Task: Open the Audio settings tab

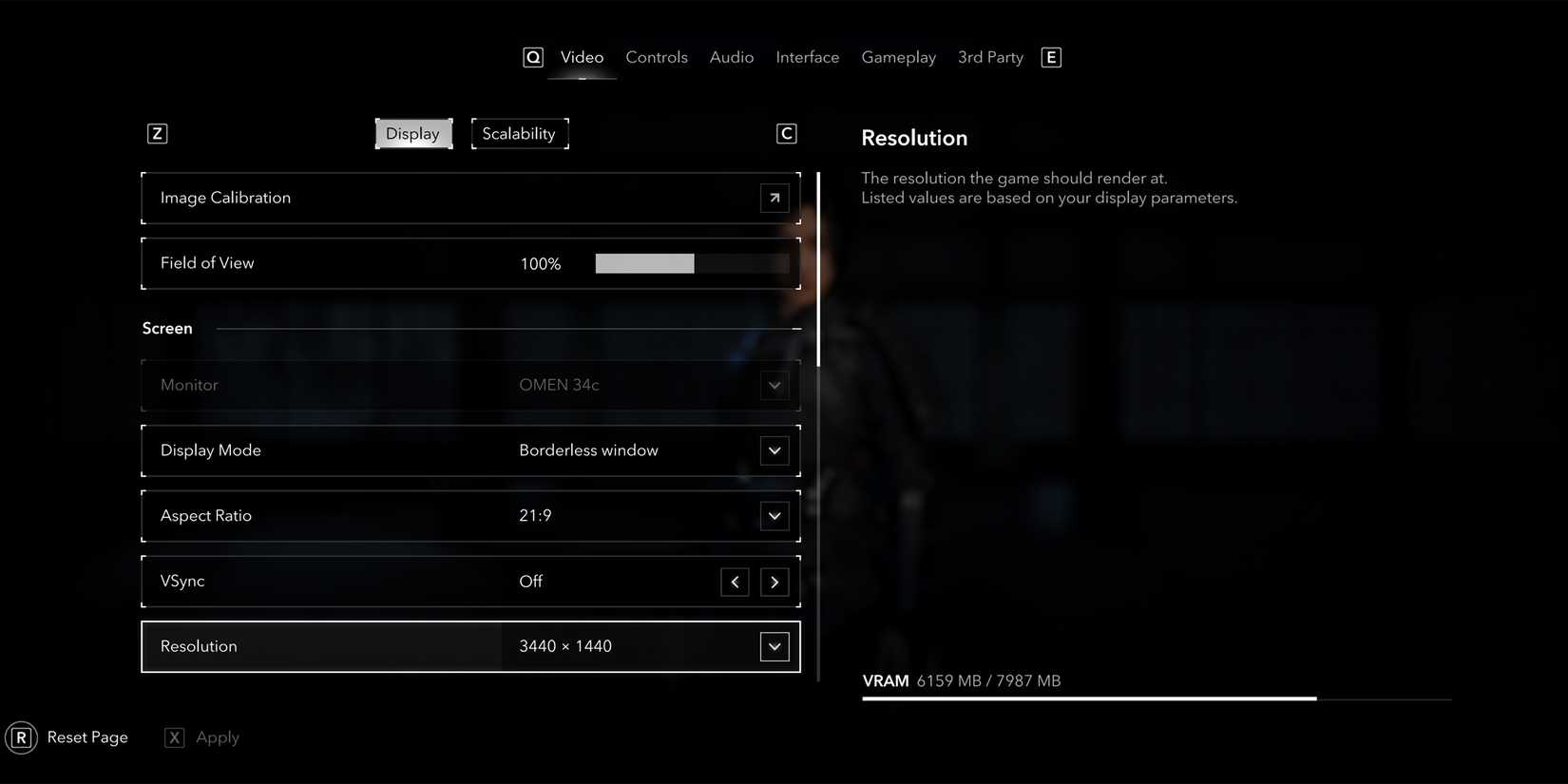Action: coord(731,56)
